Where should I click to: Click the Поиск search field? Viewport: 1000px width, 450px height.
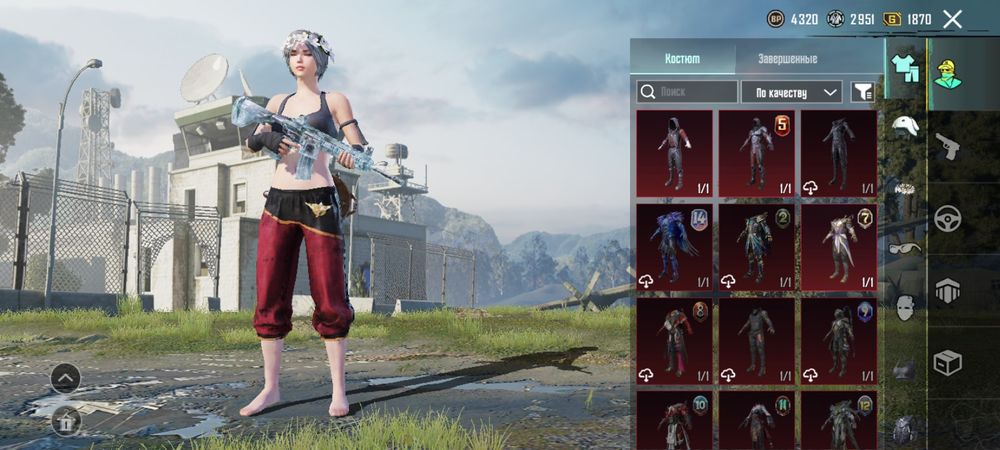click(687, 92)
